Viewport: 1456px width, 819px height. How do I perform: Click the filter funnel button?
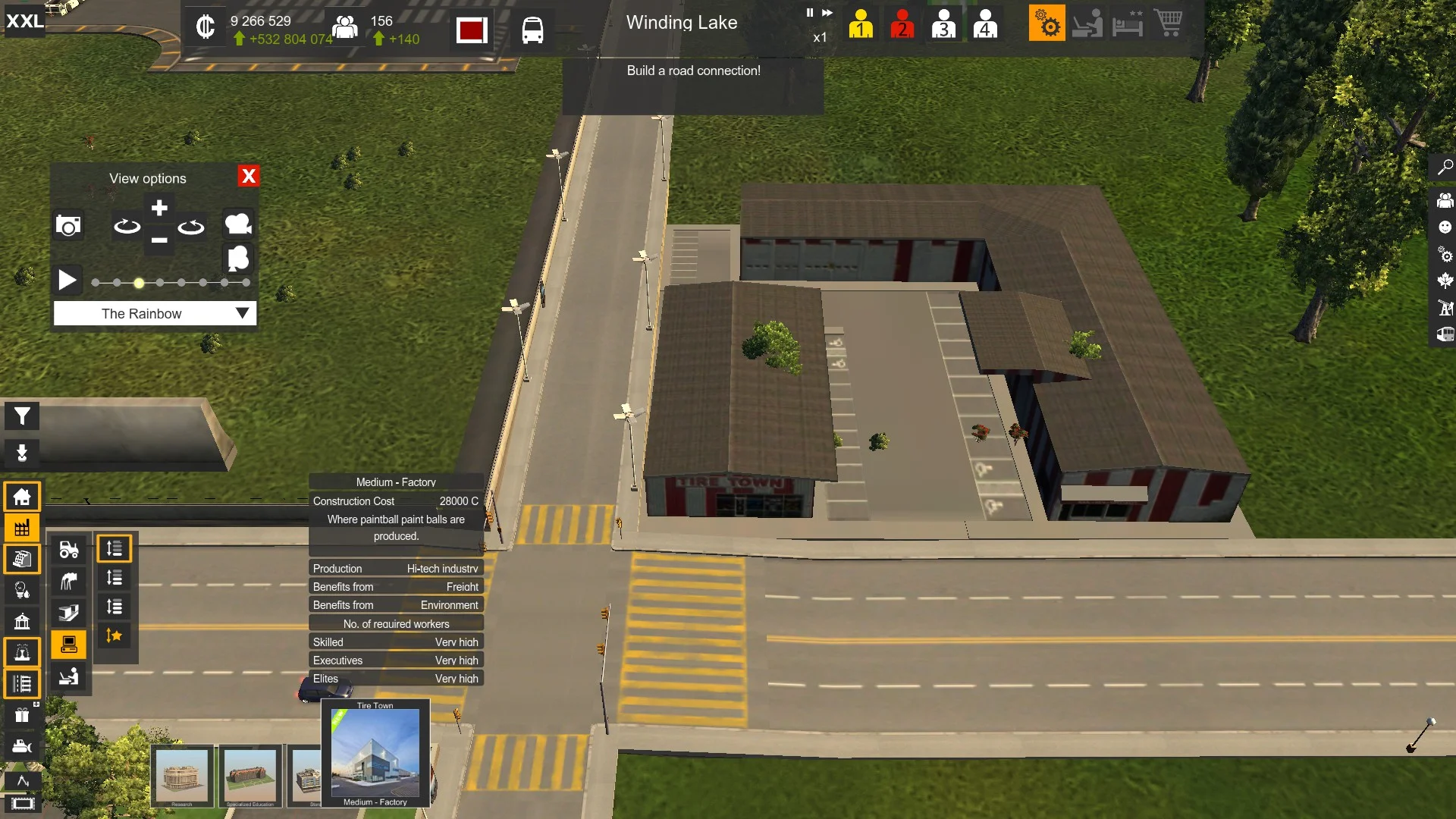coord(22,416)
